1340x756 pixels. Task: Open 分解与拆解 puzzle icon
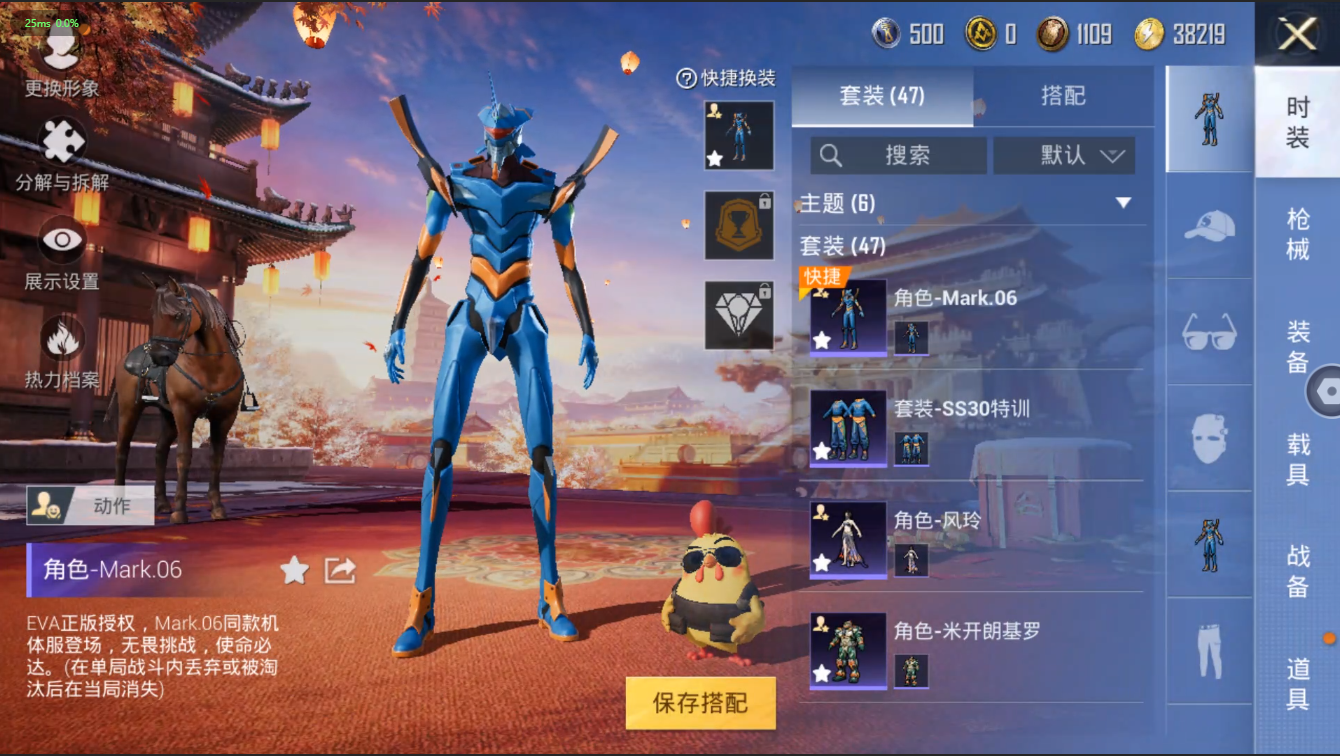tap(62, 142)
